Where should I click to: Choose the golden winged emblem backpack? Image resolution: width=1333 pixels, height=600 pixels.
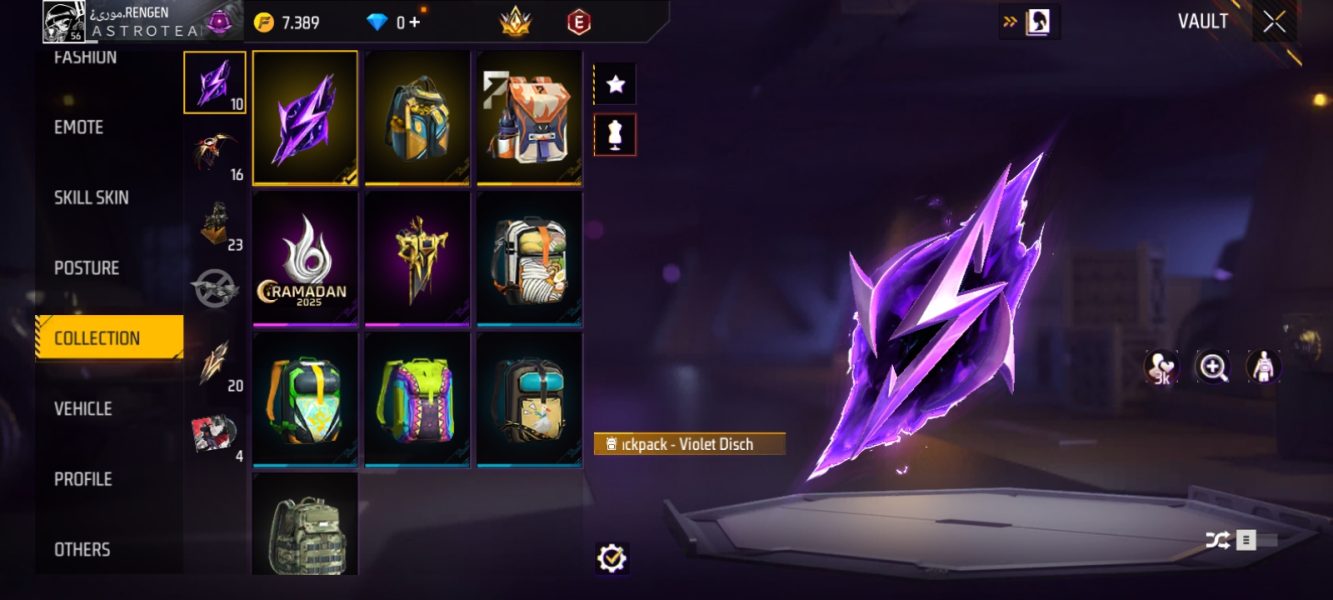pos(417,258)
